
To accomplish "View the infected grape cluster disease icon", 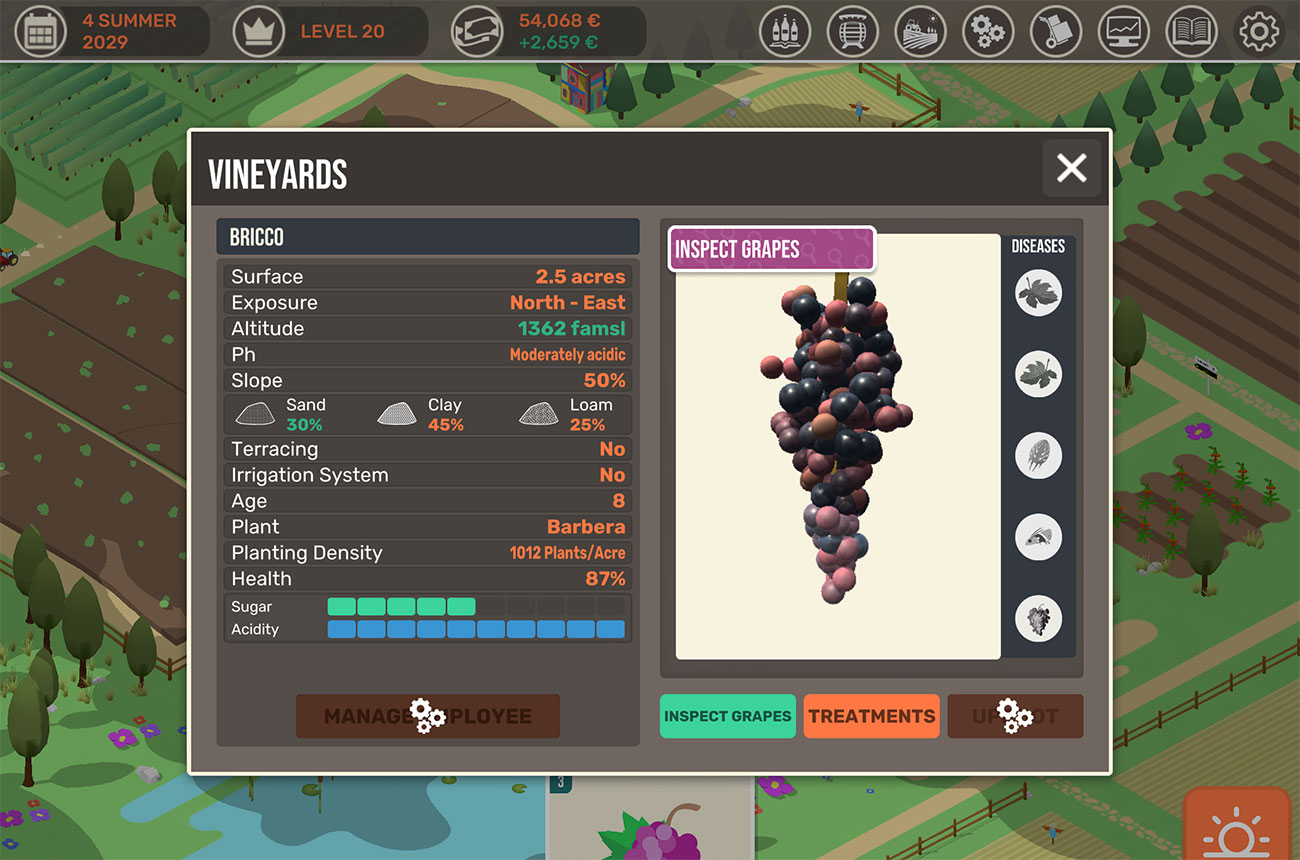I will coord(1038,619).
